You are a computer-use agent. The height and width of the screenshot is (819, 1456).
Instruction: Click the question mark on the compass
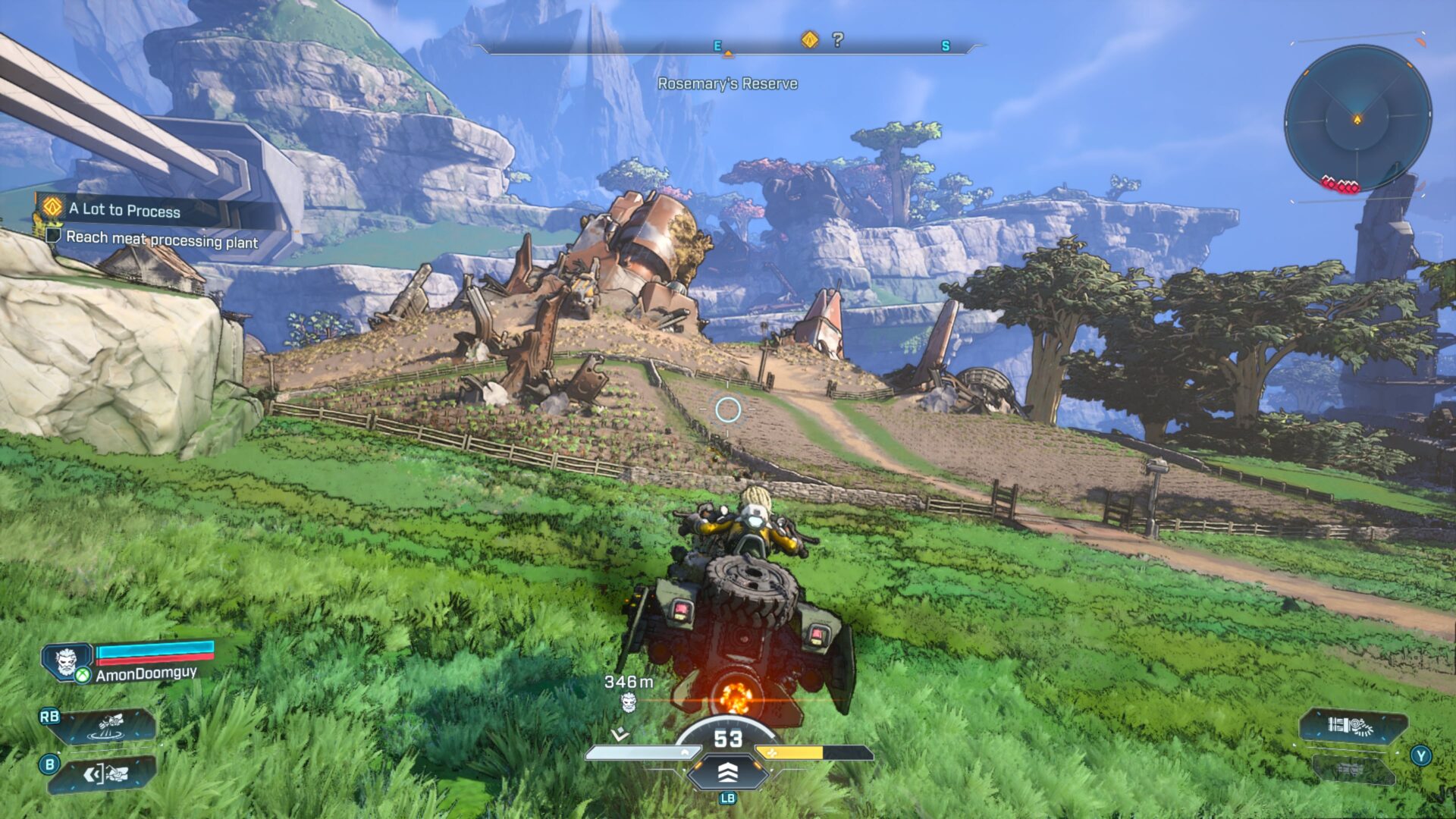click(837, 39)
